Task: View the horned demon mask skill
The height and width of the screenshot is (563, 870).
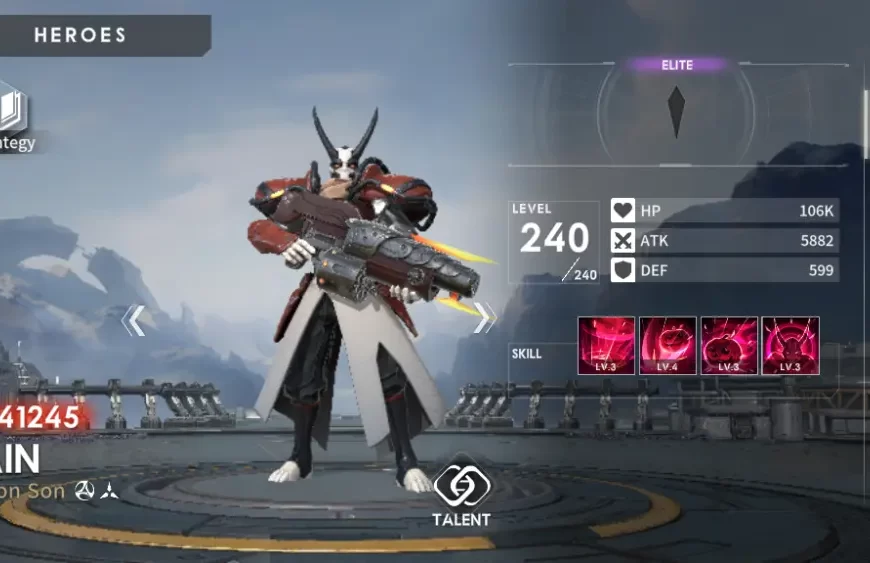Action: coord(790,346)
